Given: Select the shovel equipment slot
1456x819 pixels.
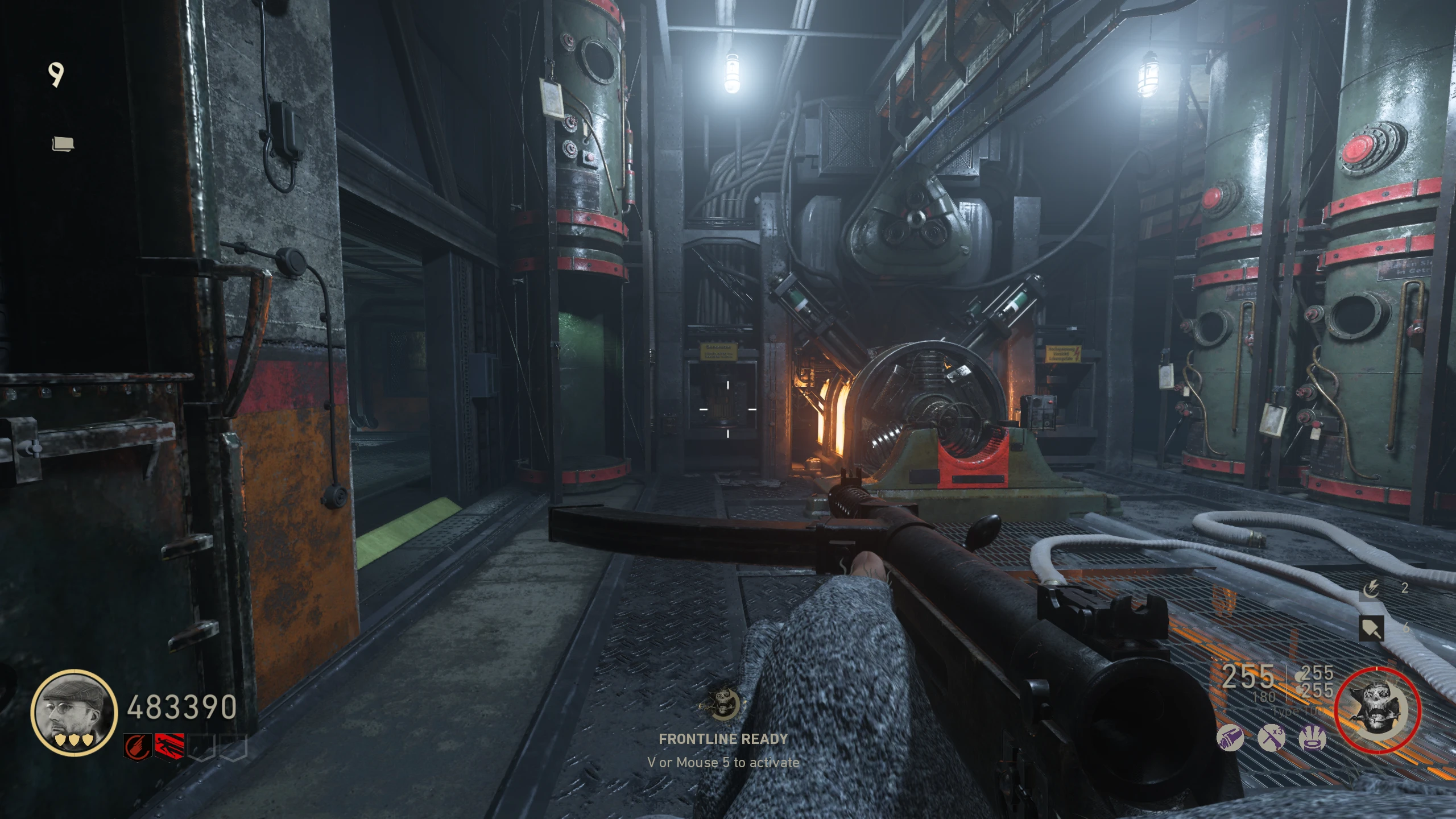Looking at the screenshot, I should point(1371,628).
